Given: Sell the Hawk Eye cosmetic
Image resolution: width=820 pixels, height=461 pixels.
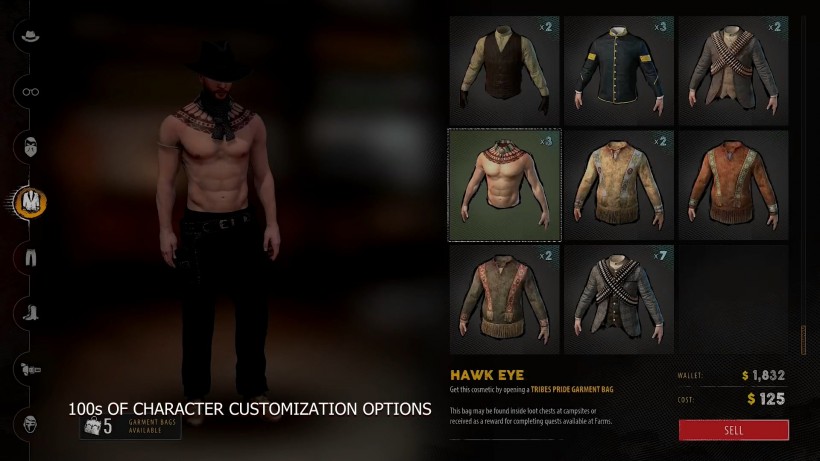Looking at the screenshot, I should click(733, 430).
